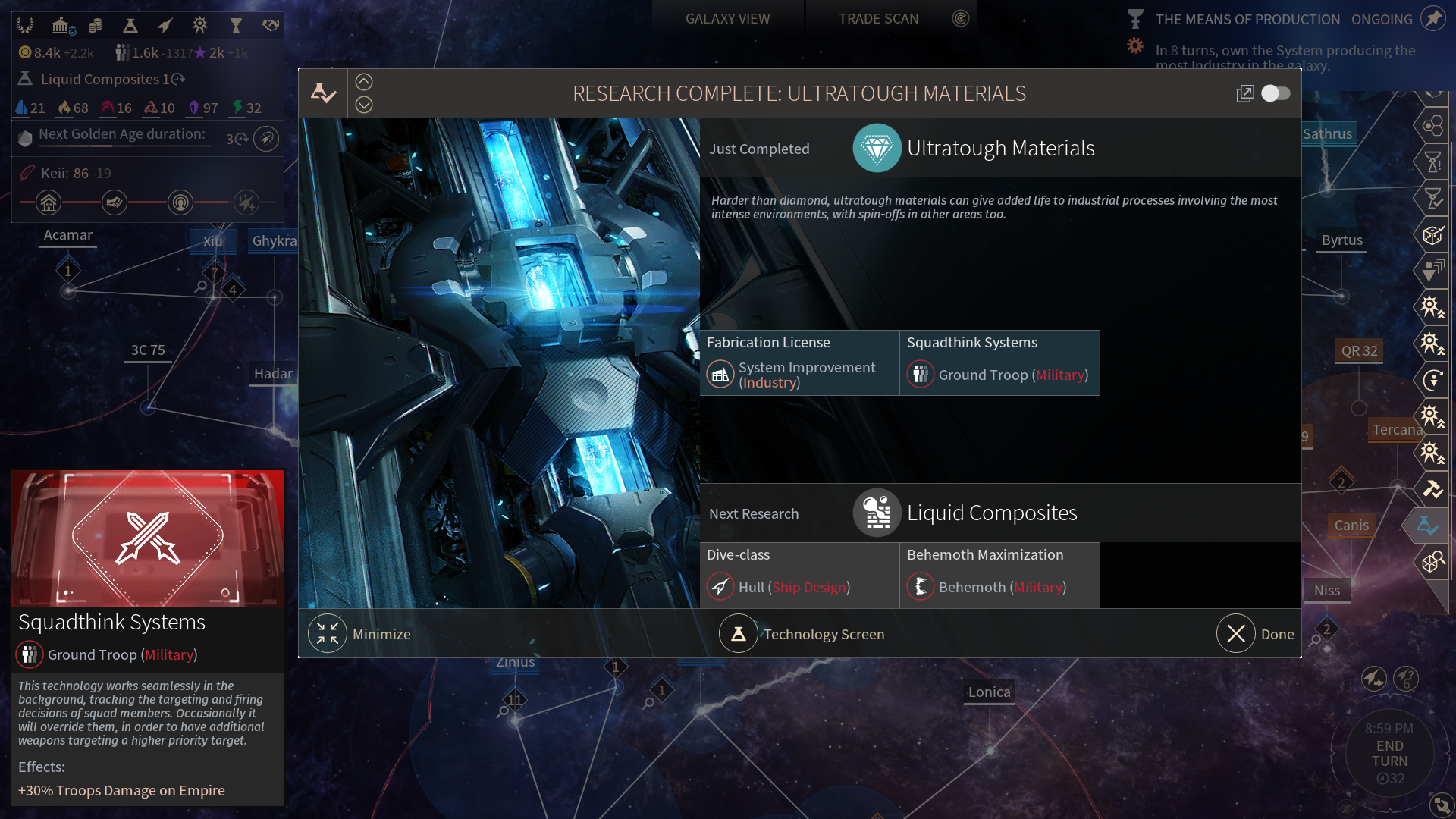
Task: Activate Trade Scan
Action: pos(878,19)
